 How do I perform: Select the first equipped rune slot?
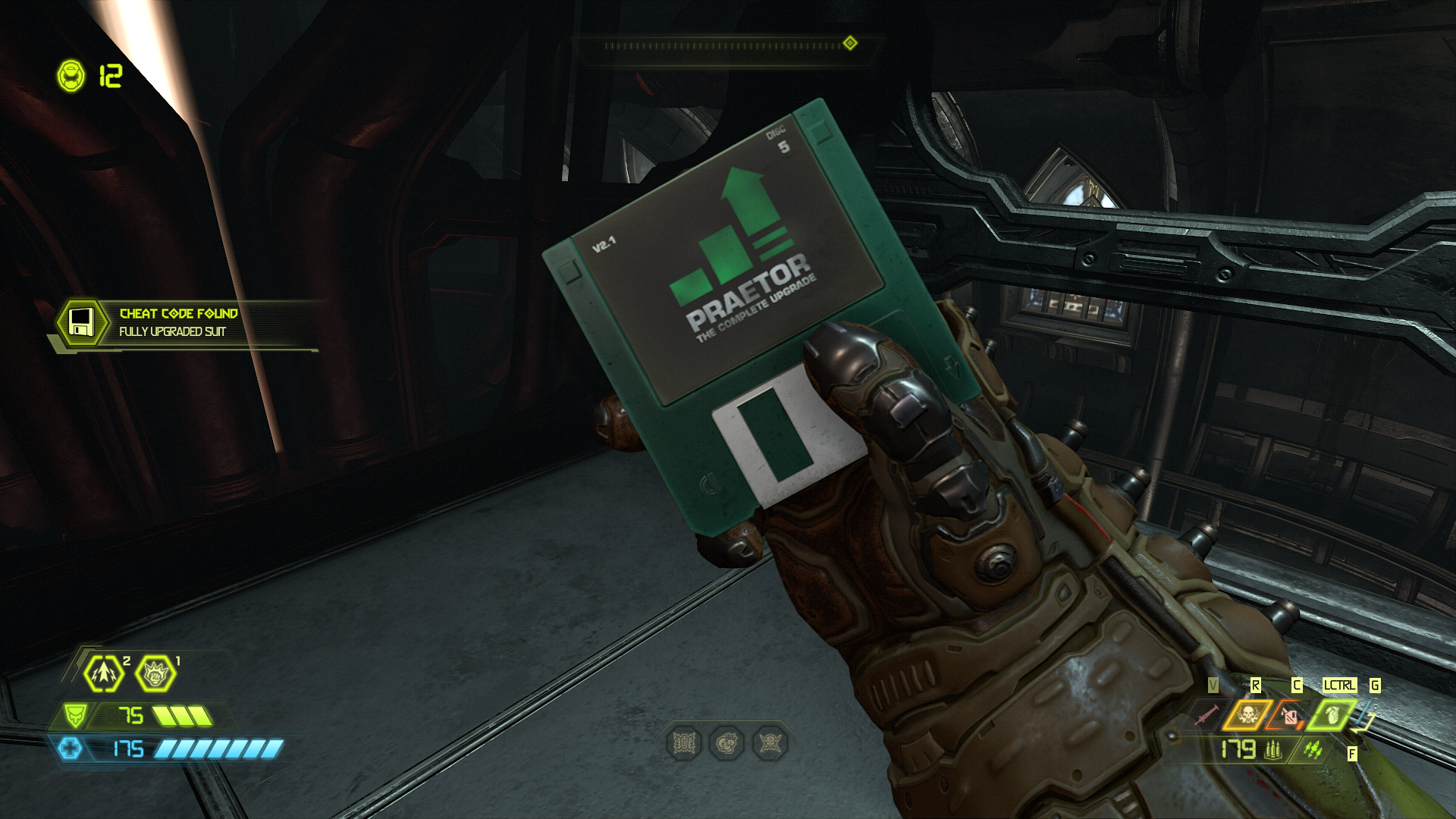pos(684,744)
